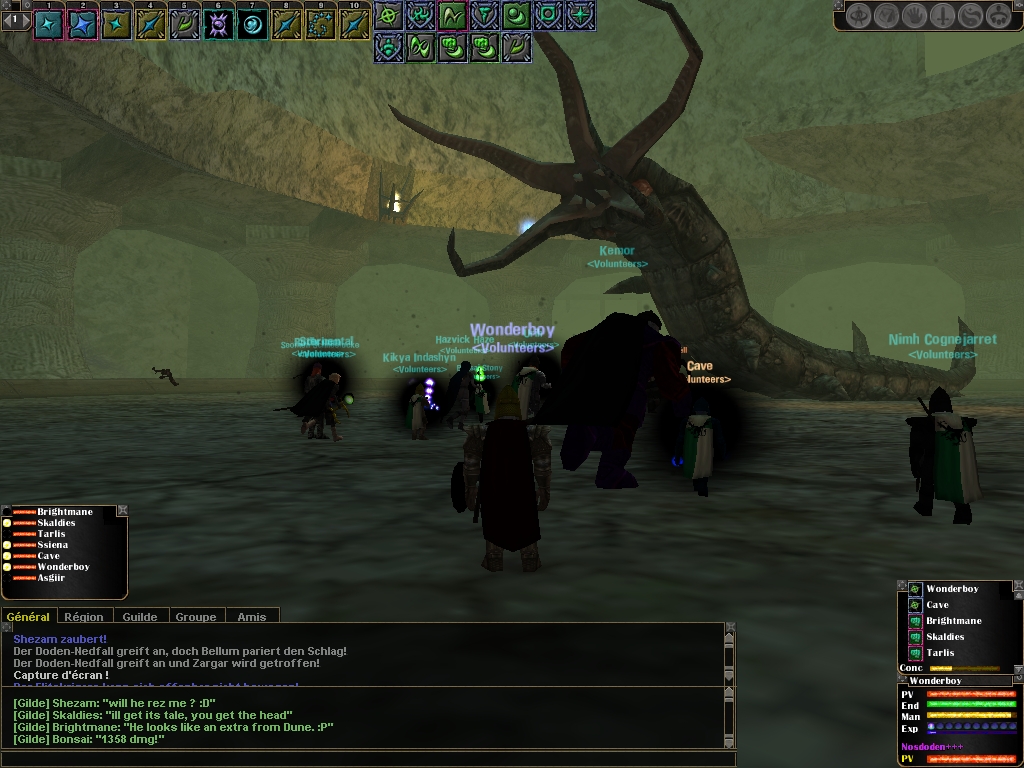Switch to the Amis chat tab

click(252, 617)
